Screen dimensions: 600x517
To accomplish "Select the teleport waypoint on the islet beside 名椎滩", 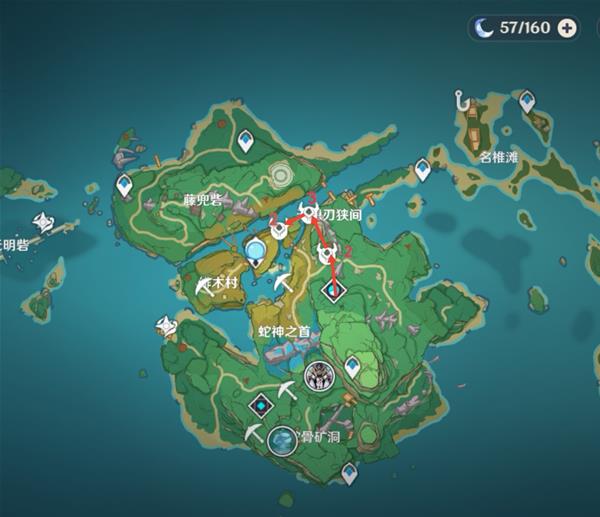I will (x=524, y=98).
